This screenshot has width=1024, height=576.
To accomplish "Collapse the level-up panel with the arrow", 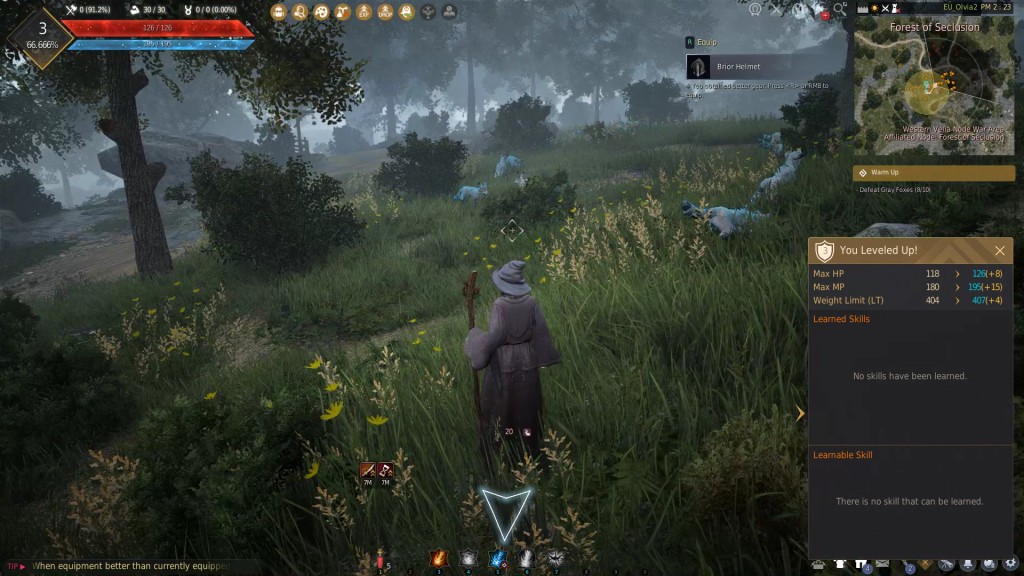I will click(x=800, y=413).
